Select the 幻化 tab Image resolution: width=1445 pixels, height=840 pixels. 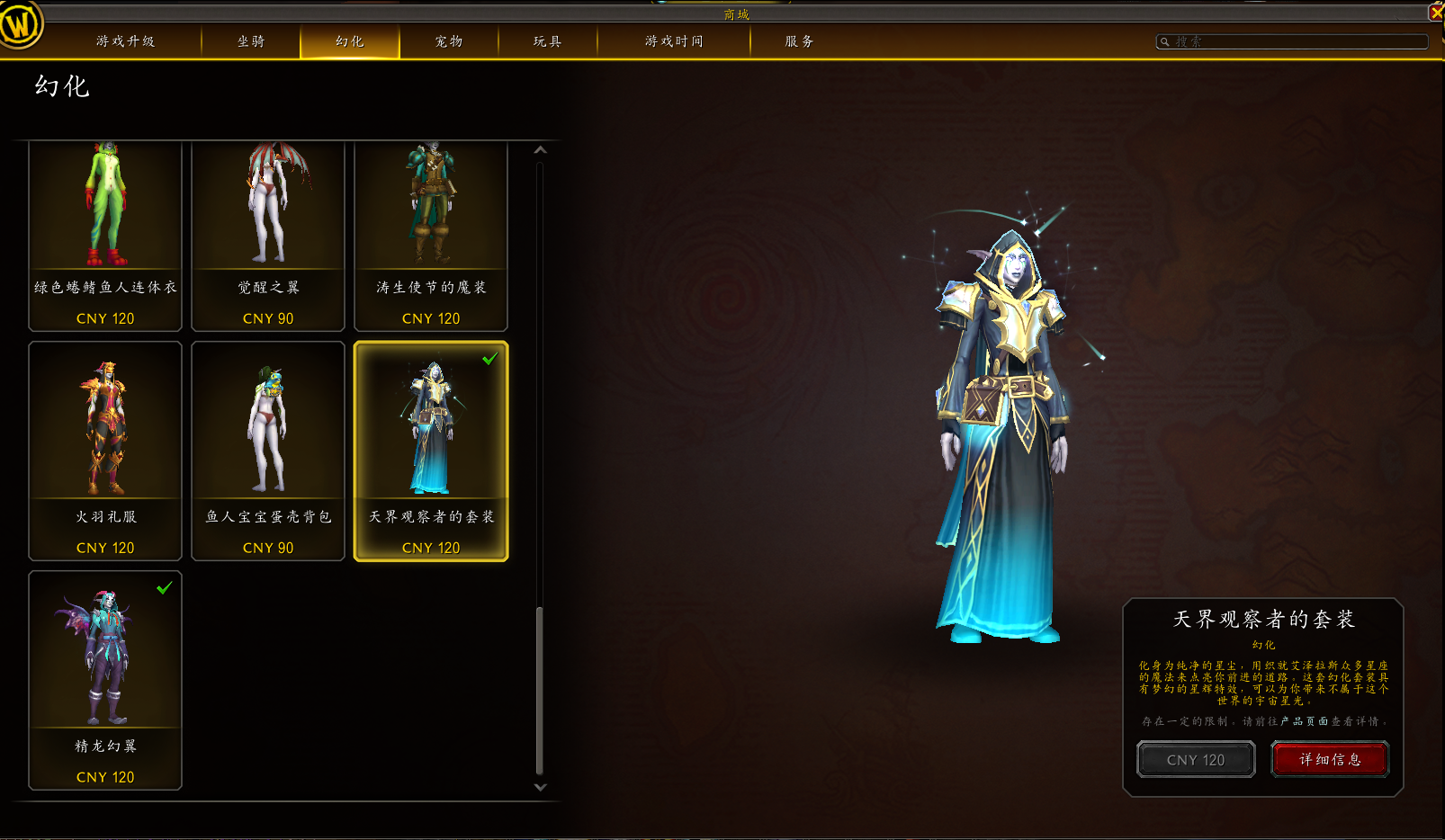point(350,41)
